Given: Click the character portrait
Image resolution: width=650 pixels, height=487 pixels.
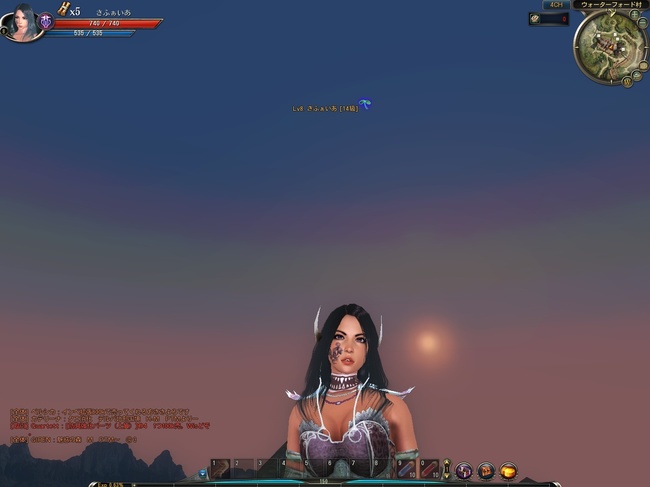Looking at the screenshot, I should point(22,20).
